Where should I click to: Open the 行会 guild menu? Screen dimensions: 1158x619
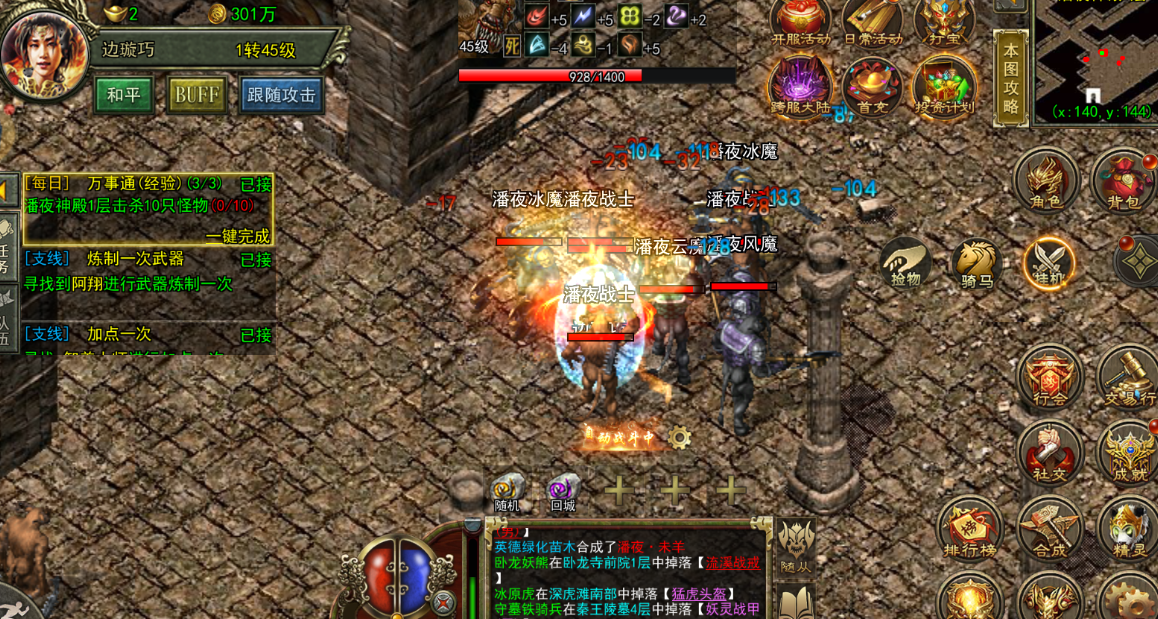point(1049,378)
